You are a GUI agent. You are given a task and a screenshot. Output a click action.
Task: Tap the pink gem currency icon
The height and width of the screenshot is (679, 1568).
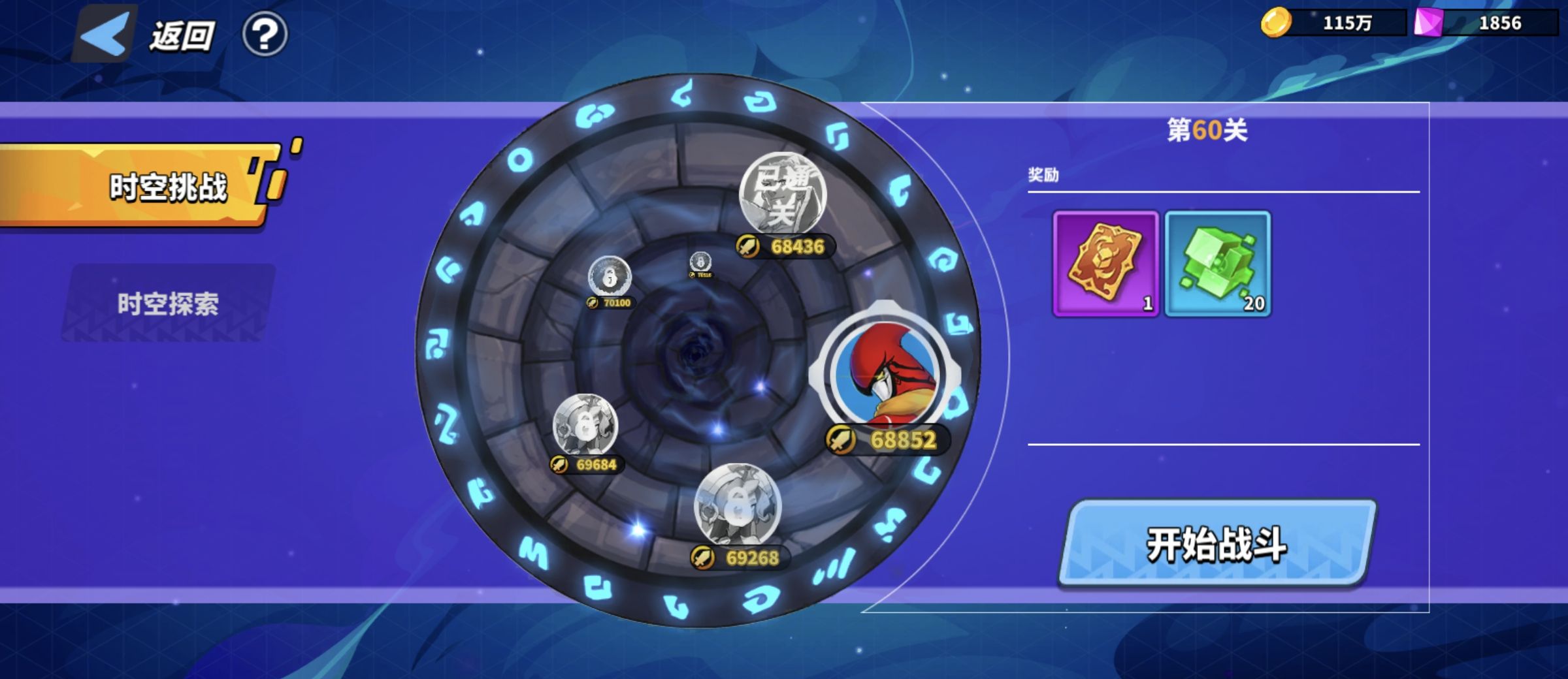click(x=1428, y=23)
